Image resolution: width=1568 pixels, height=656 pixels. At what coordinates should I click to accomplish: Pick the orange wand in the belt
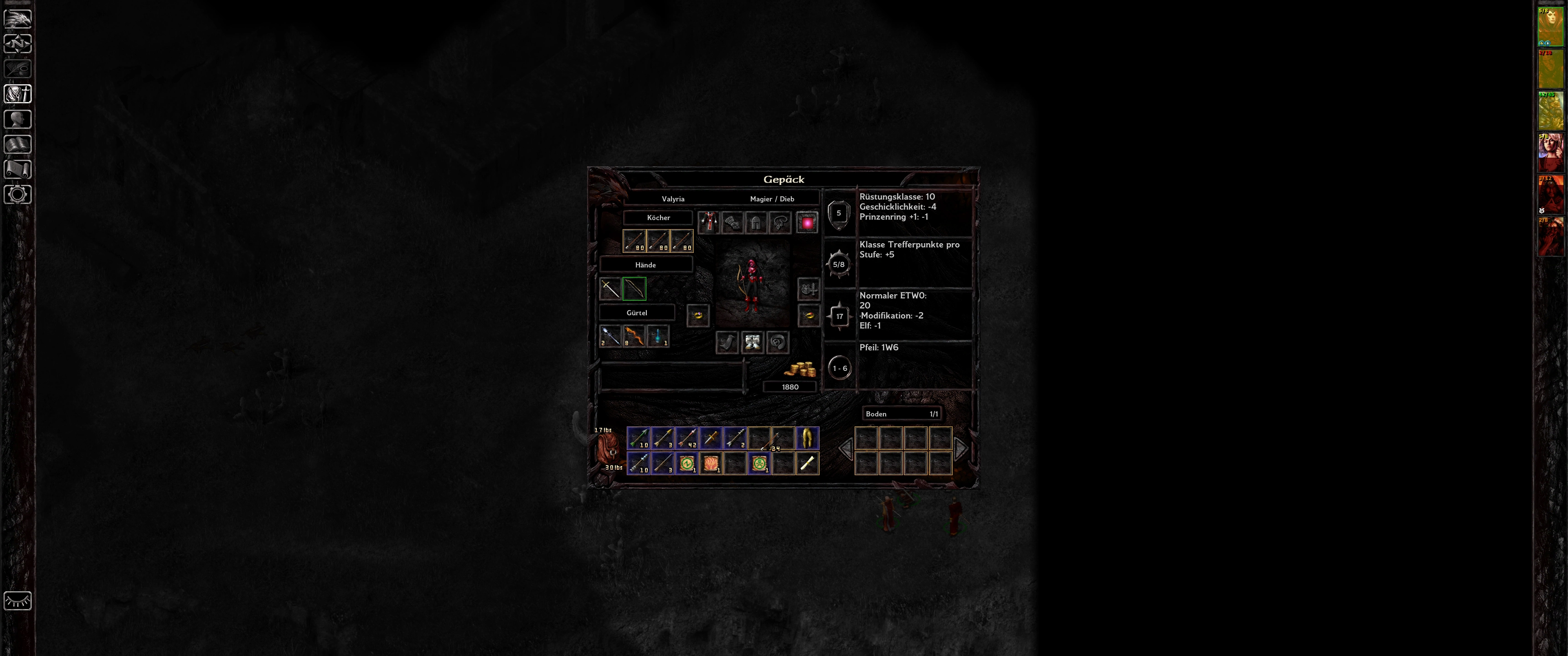634,336
